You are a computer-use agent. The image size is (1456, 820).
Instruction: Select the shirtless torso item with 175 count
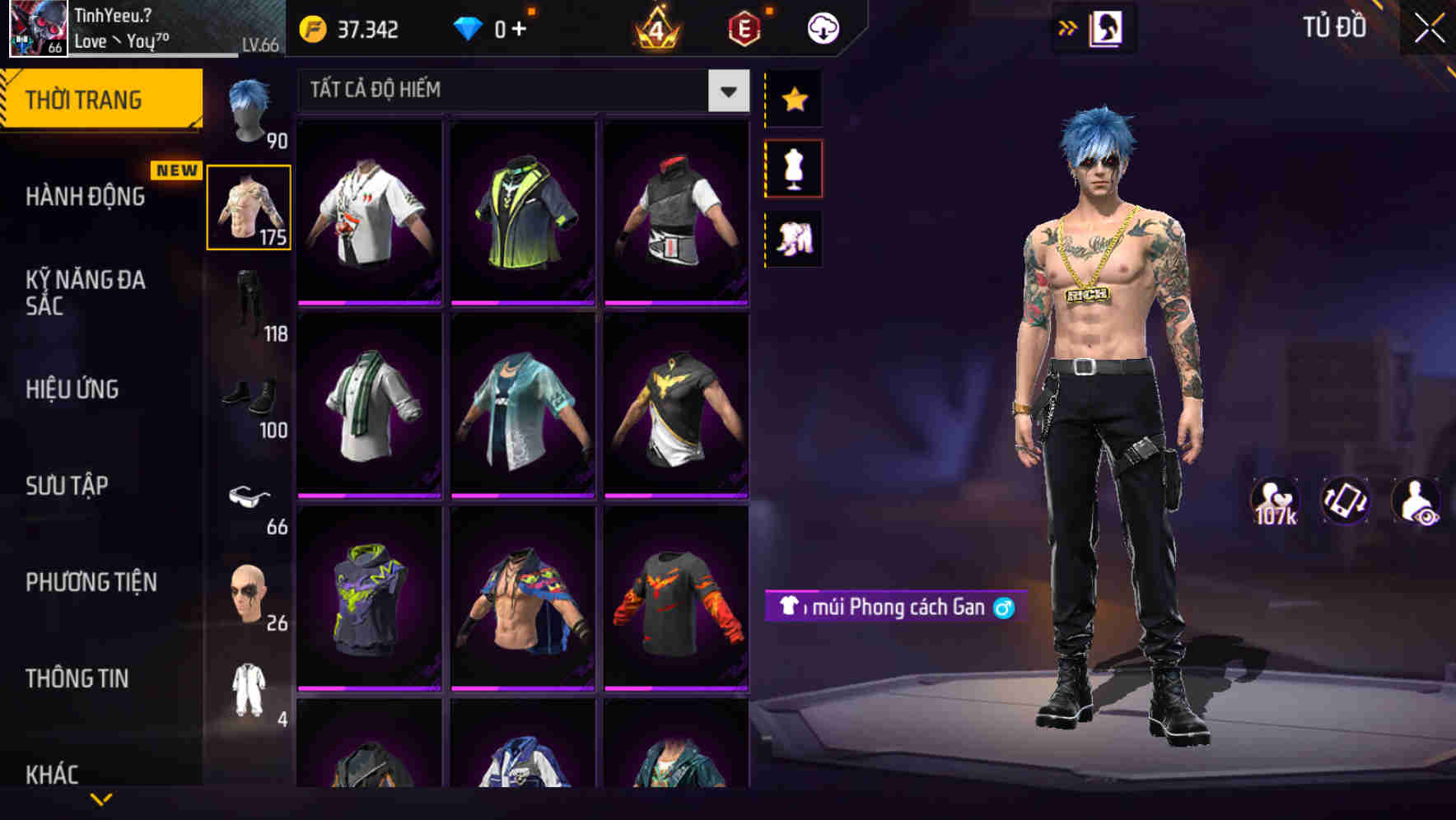click(250, 206)
